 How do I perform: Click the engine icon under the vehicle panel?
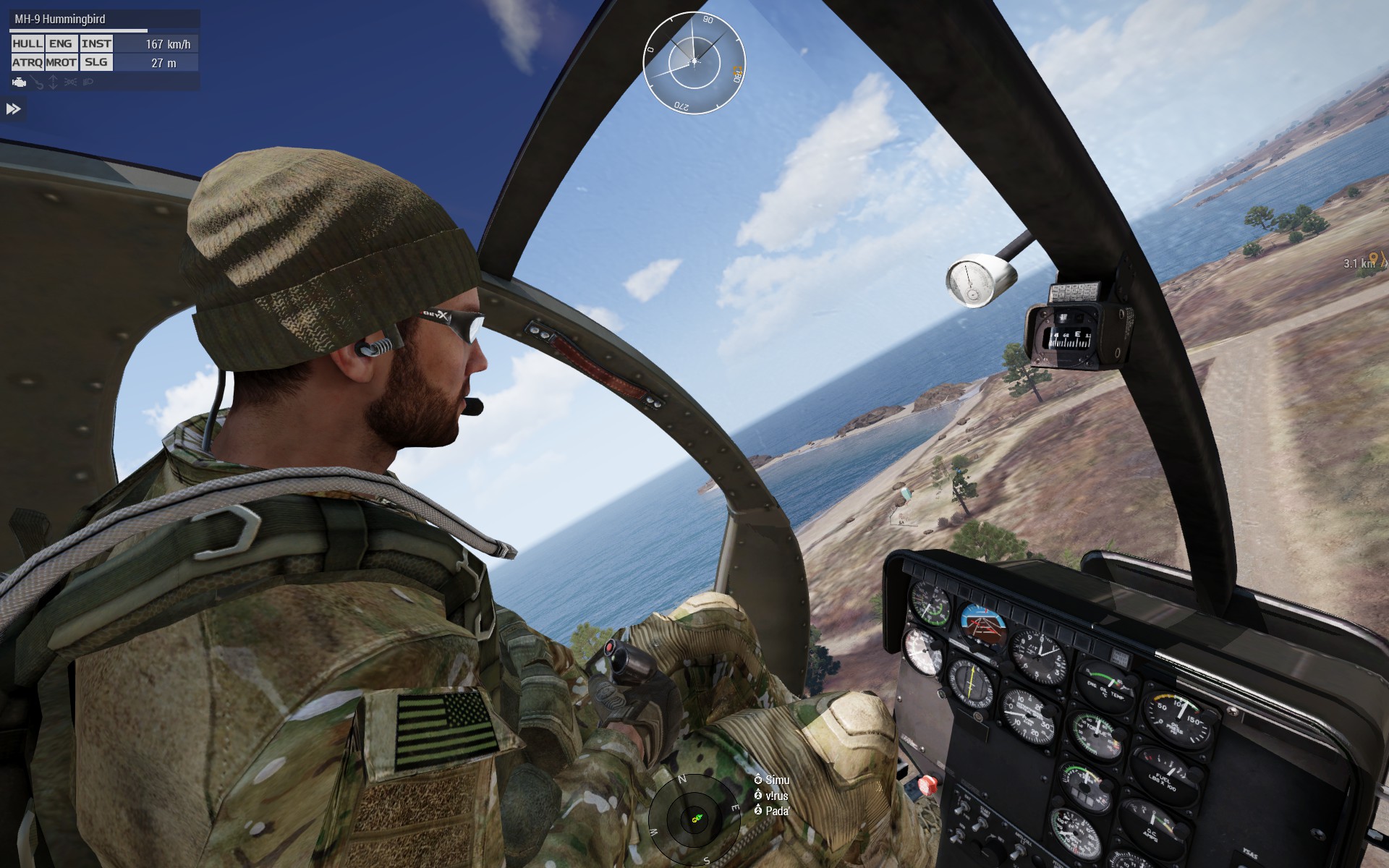pos(20,82)
